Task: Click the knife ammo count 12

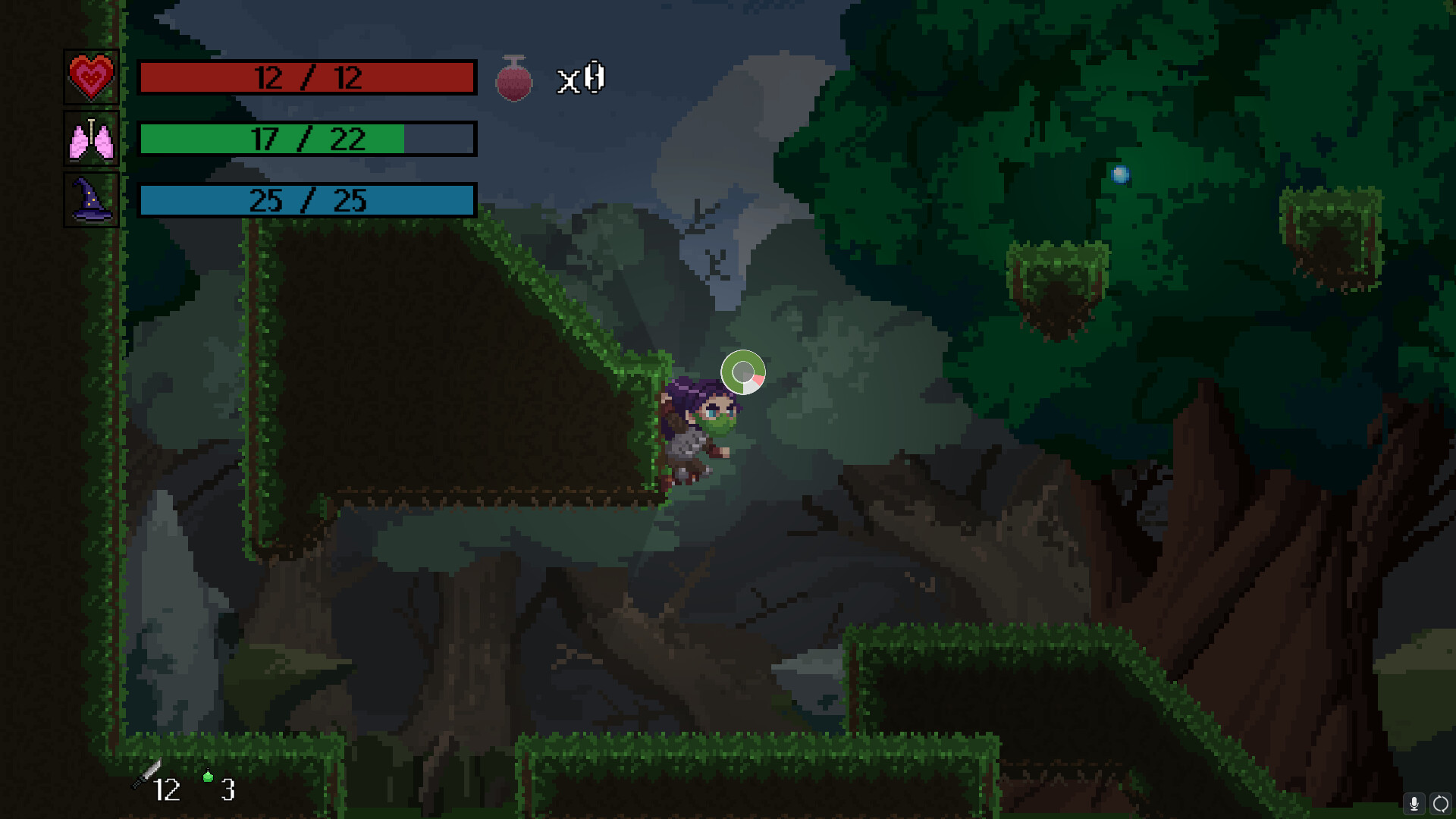Action: point(168,791)
